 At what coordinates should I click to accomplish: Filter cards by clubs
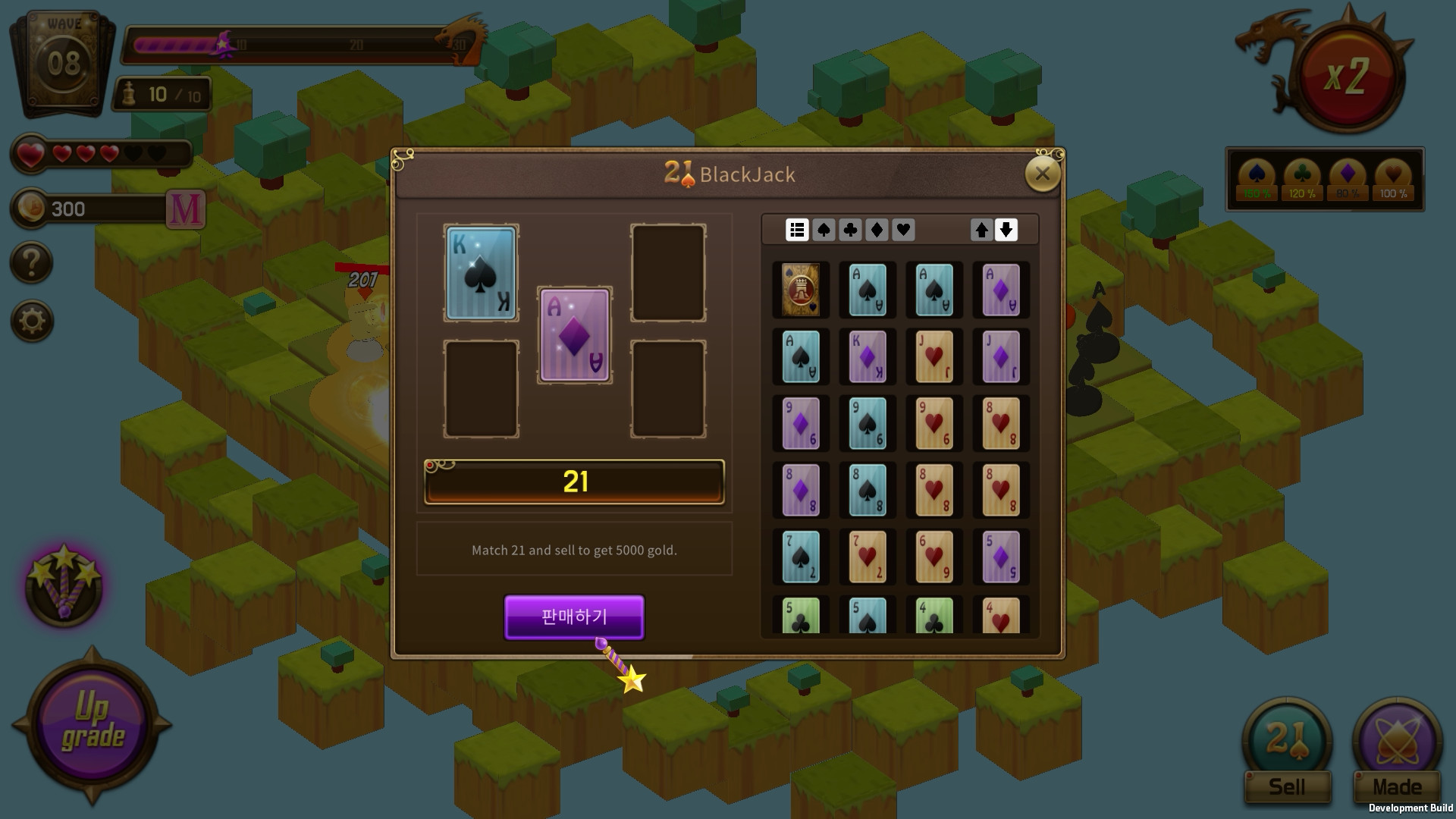849,230
